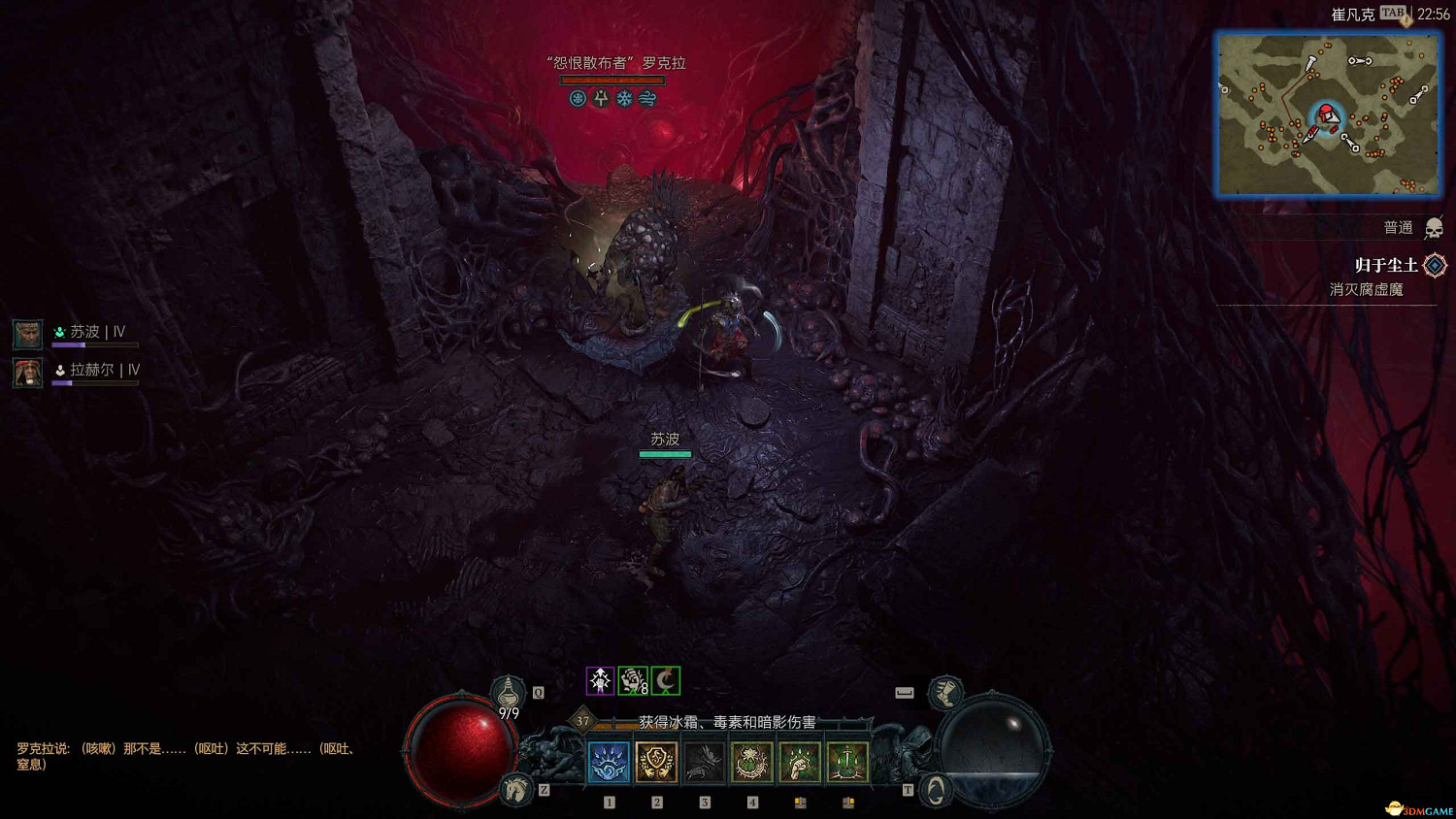The height and width of the screenshot is (819, 1456).
Task: Inspect the purple-bordered buff icon
Action: pyautogui.click(x=600, y=681)
